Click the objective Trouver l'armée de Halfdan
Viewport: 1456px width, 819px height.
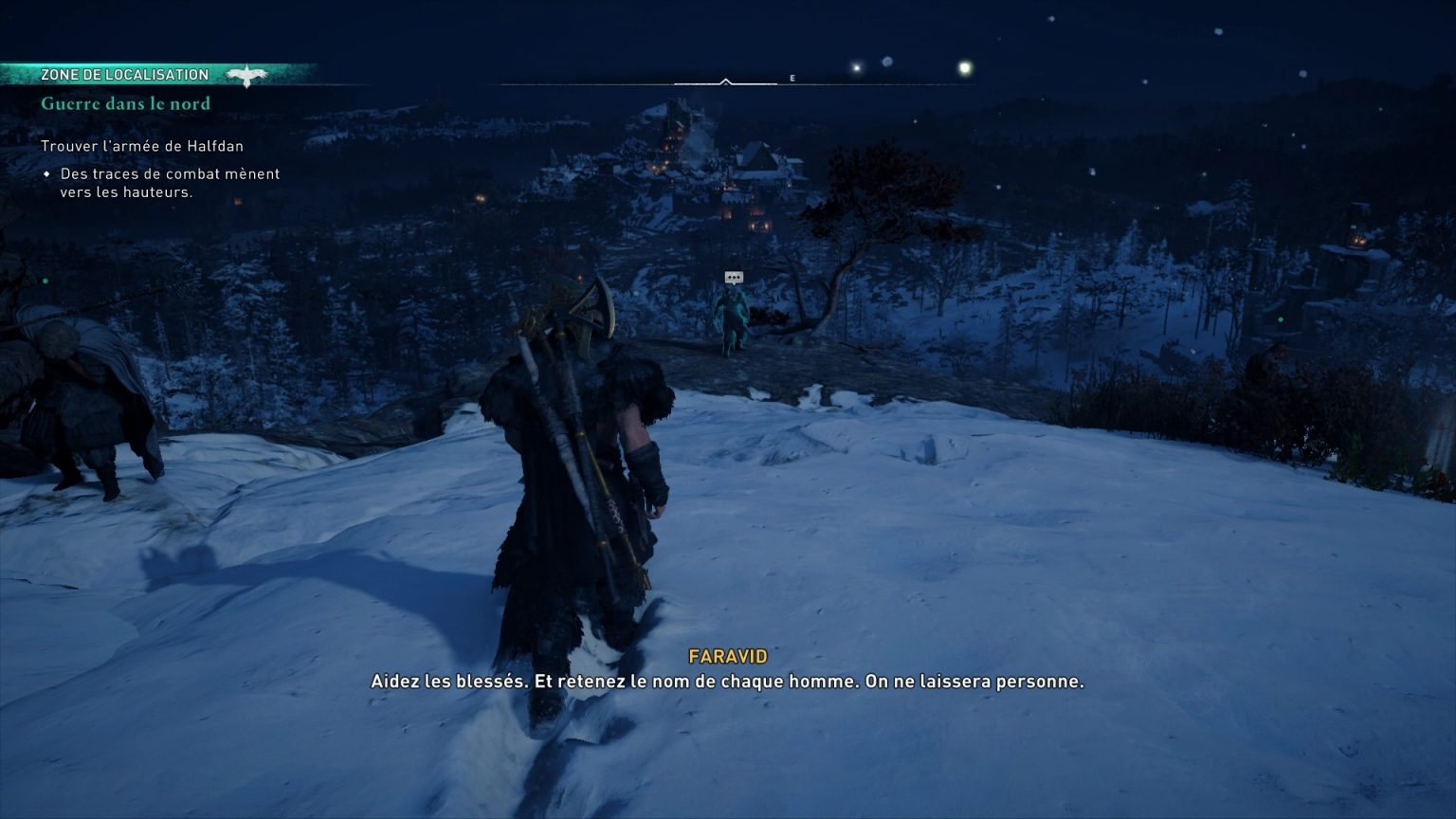pos(142,146)
